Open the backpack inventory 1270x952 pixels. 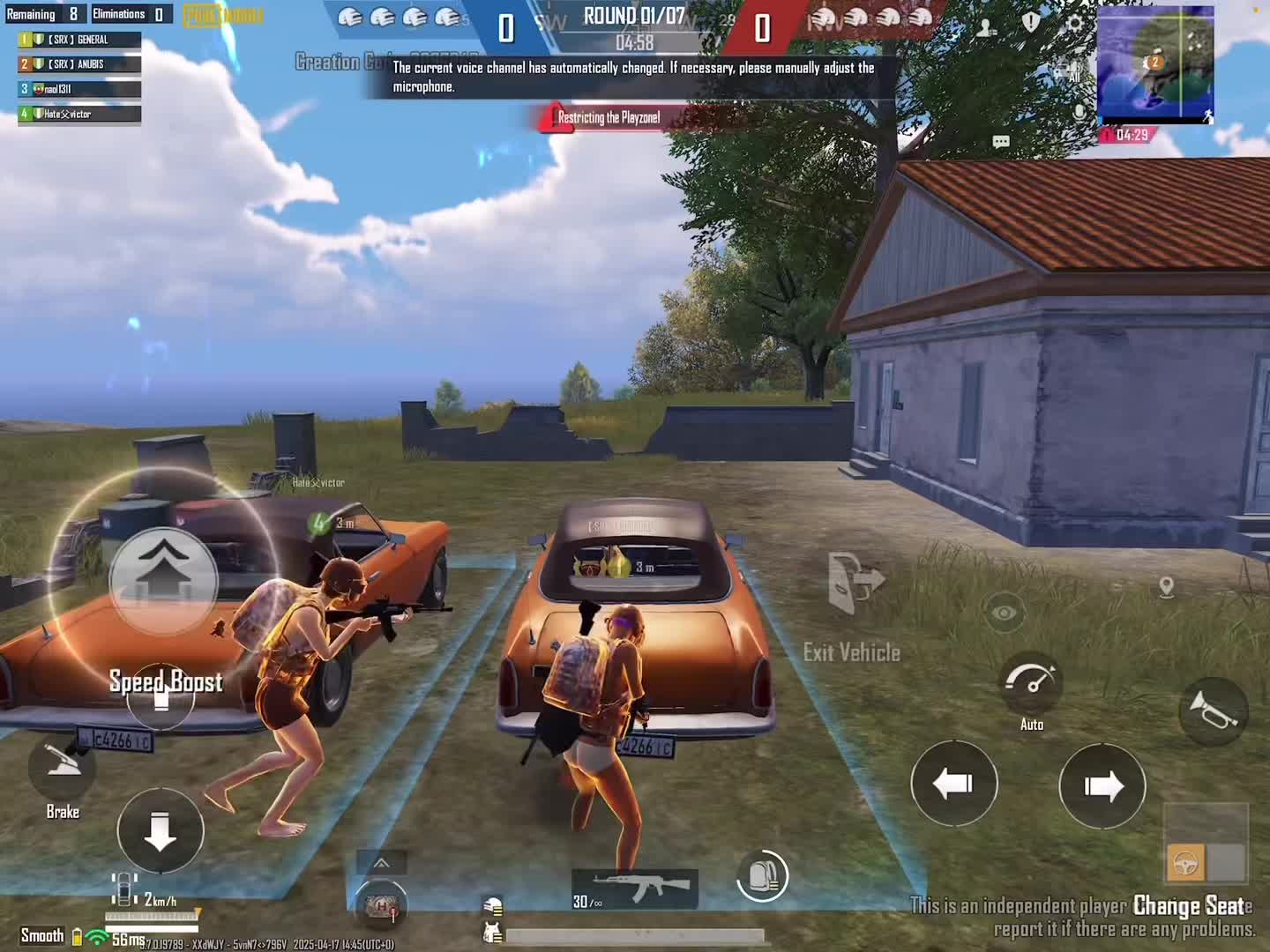tap(762, 875)
